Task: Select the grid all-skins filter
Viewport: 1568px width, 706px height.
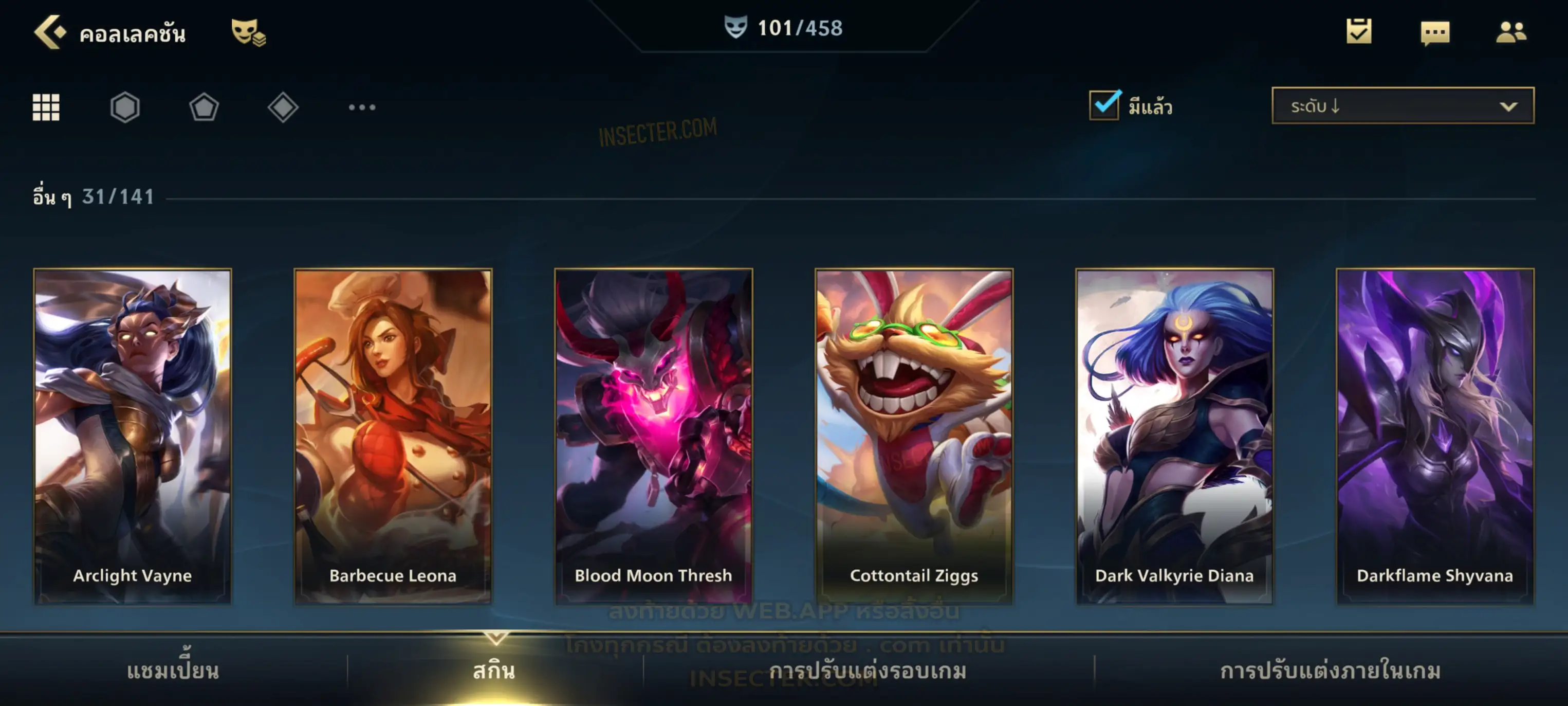Action: click(46, 108)
